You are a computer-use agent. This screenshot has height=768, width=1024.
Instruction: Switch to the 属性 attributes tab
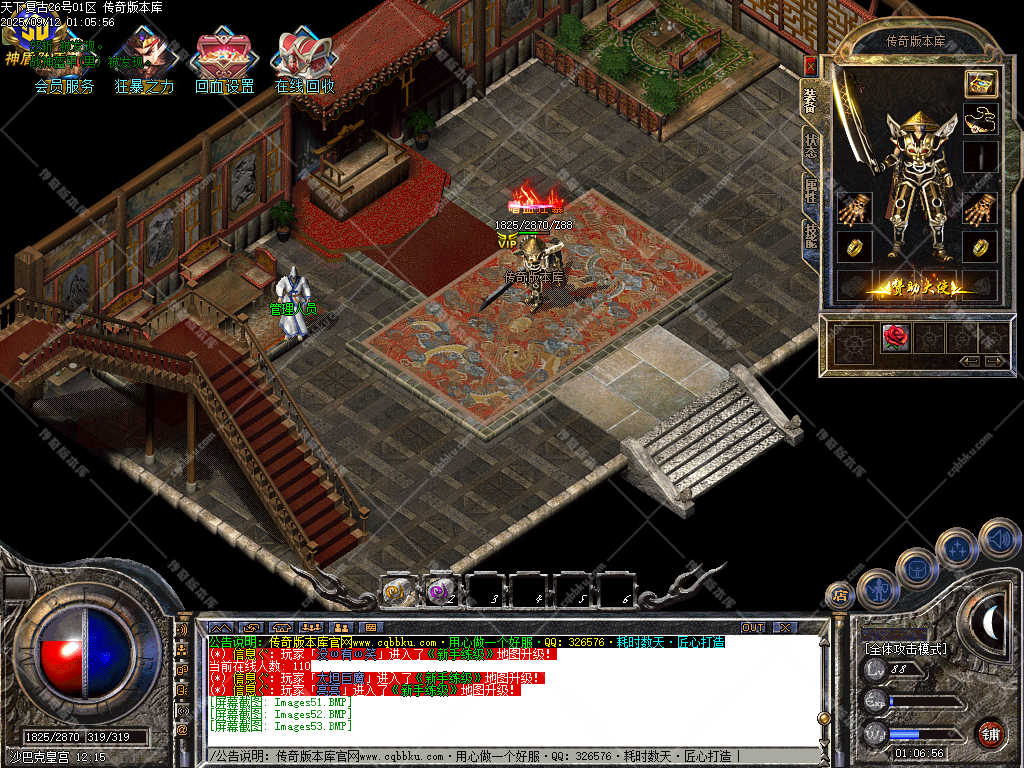[x=810, y=190]
